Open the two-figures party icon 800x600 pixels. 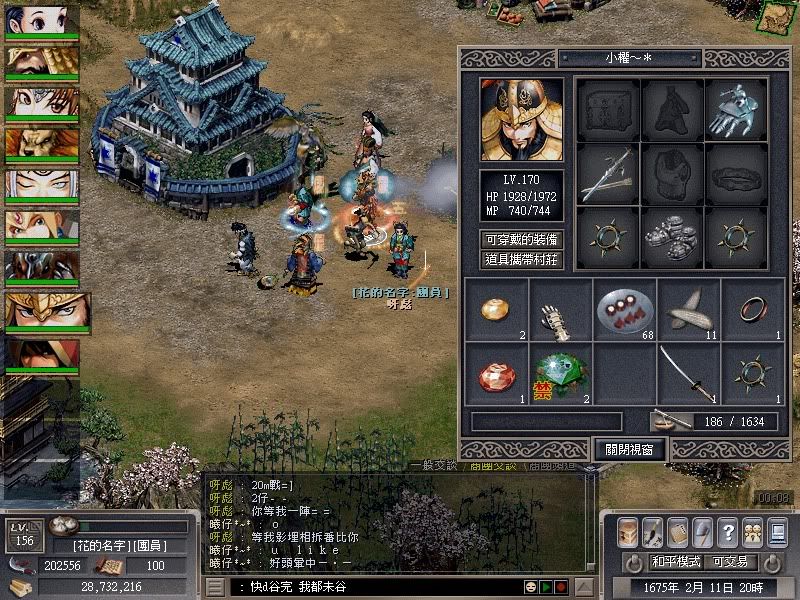click(x=752, y=530)
